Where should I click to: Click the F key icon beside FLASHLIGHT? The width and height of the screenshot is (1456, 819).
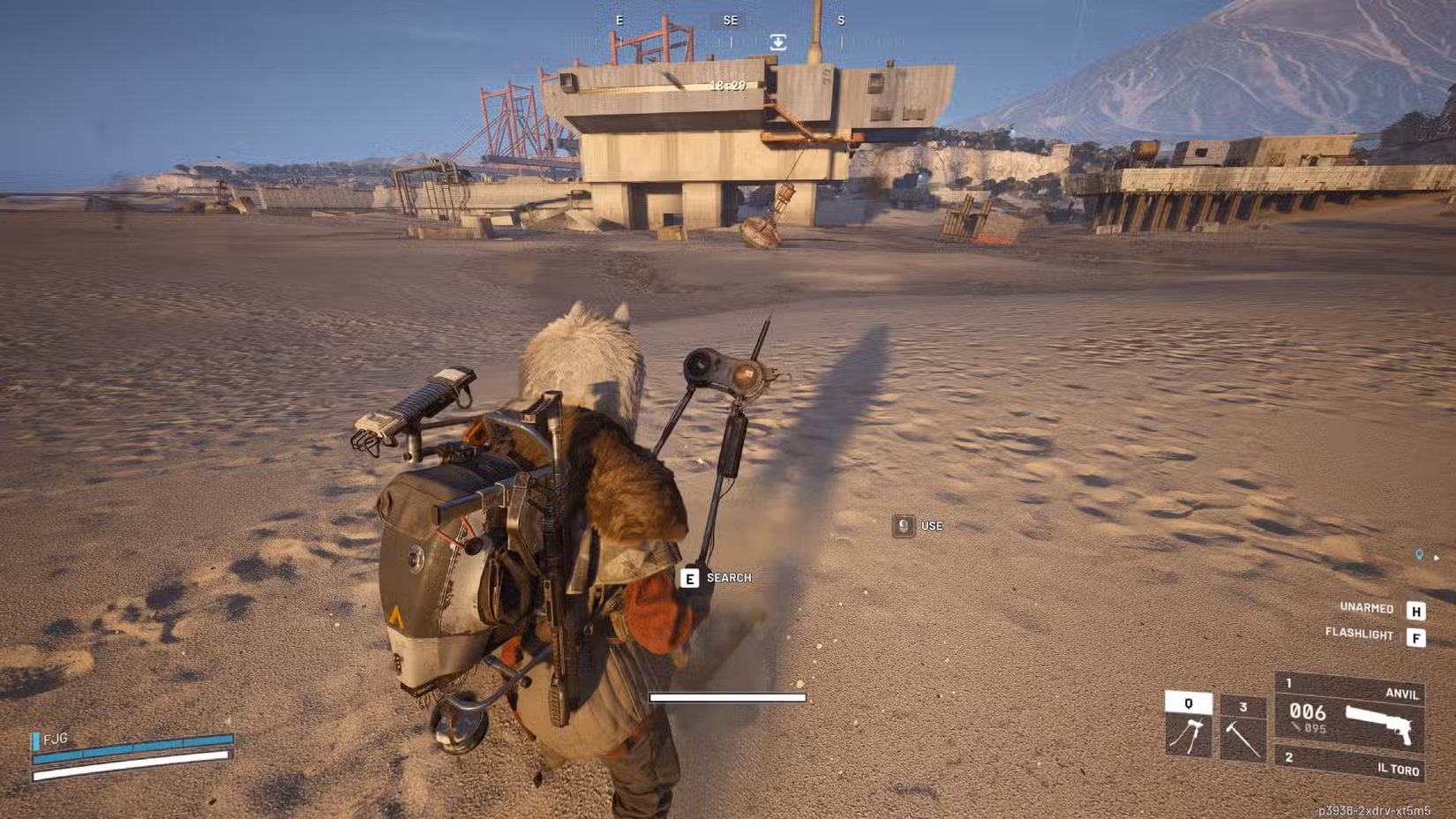click(1418, 635)
